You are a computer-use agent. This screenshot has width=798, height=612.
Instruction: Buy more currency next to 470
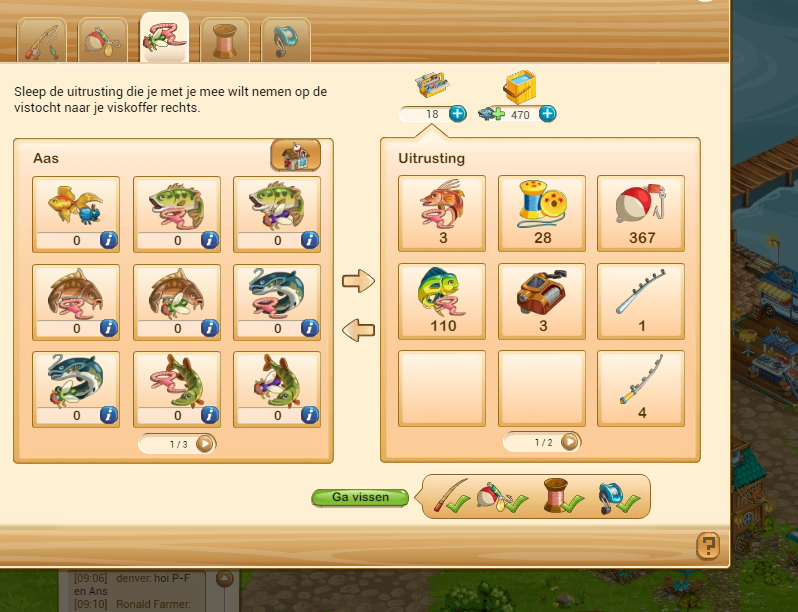[547, 114]
